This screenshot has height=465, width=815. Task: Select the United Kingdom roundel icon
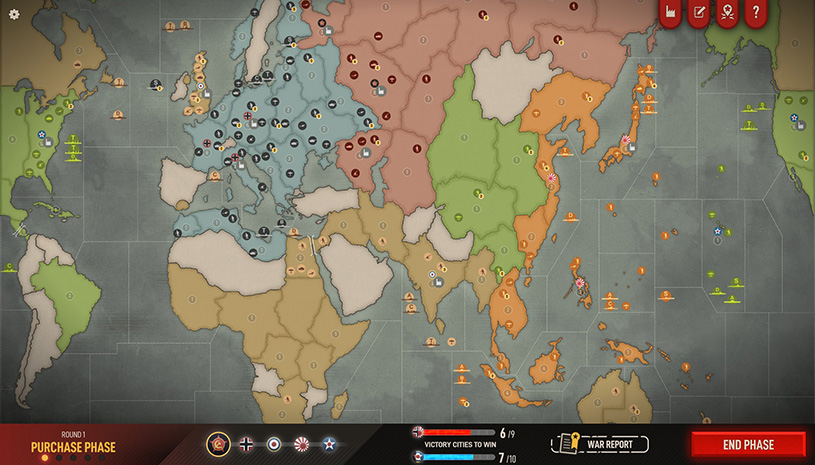(x=273, y=444)
